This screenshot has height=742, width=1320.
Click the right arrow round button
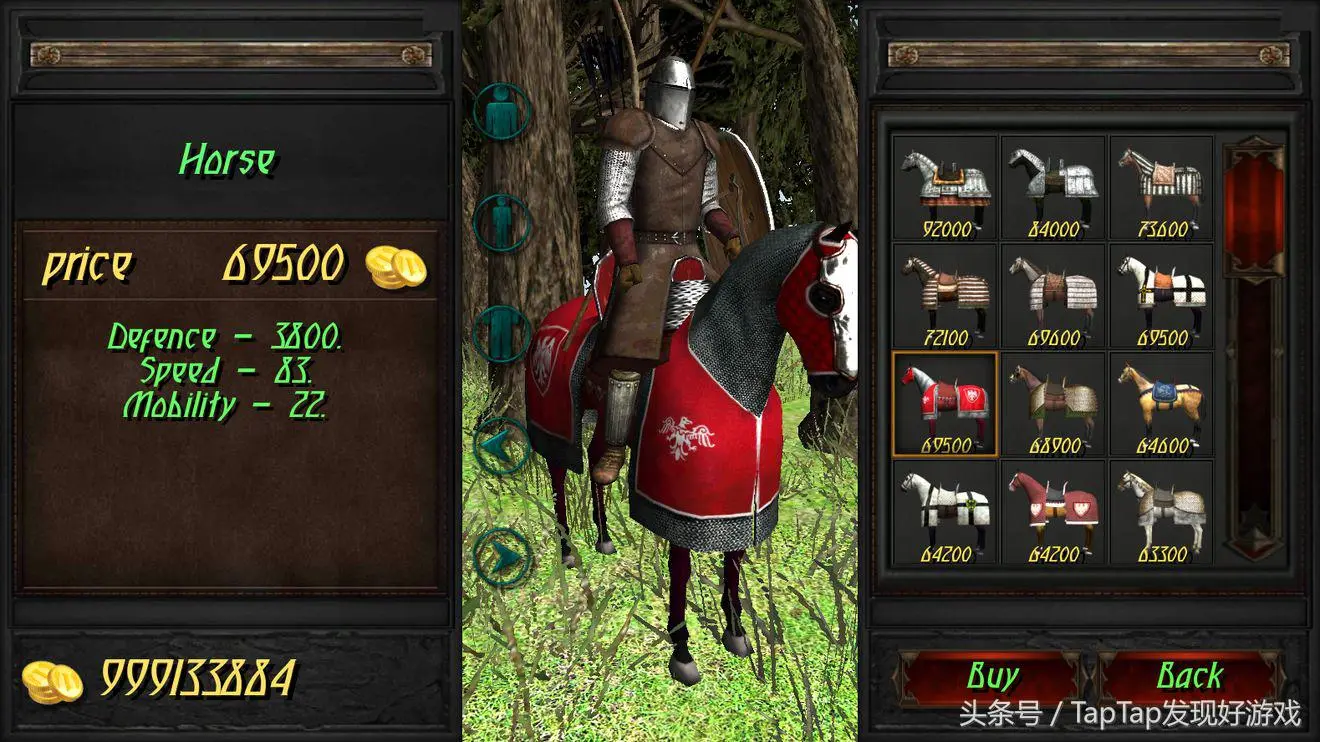tap(501, 558)
